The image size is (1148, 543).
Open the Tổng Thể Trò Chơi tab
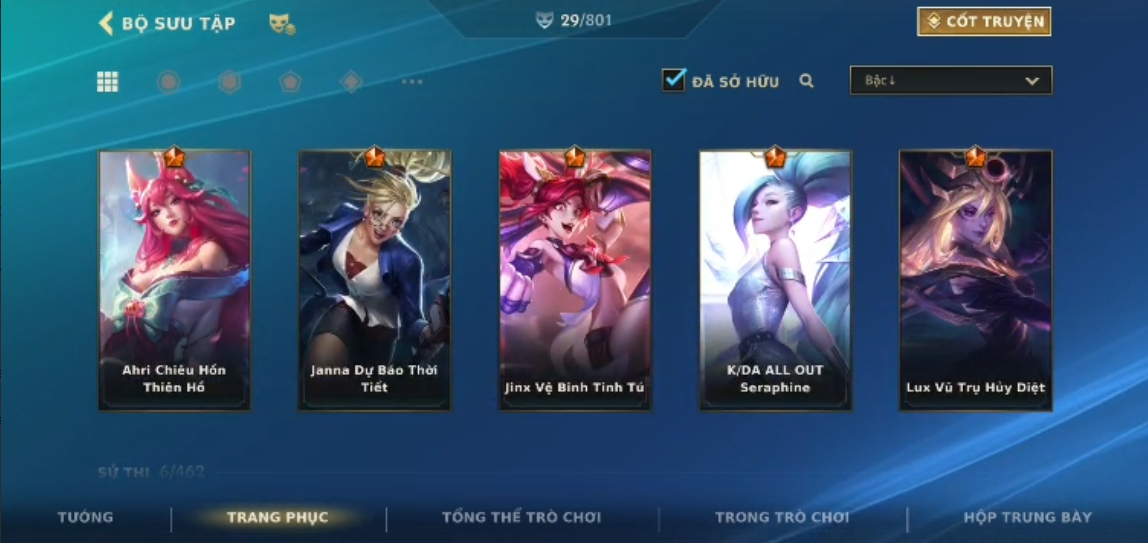(521, 517)
